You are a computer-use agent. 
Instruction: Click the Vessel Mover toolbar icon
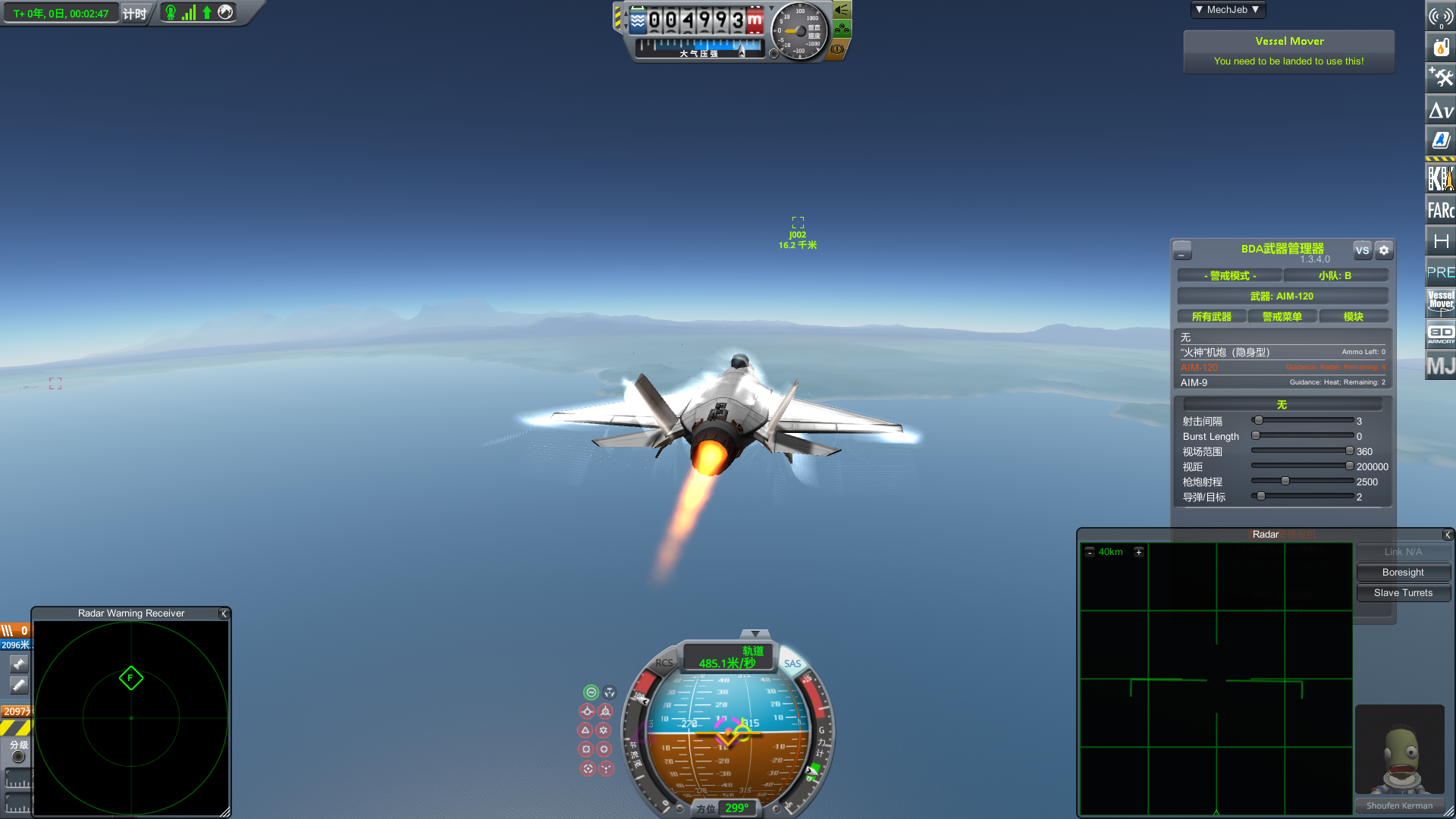pyautogui.click(x=1440, y=301)
